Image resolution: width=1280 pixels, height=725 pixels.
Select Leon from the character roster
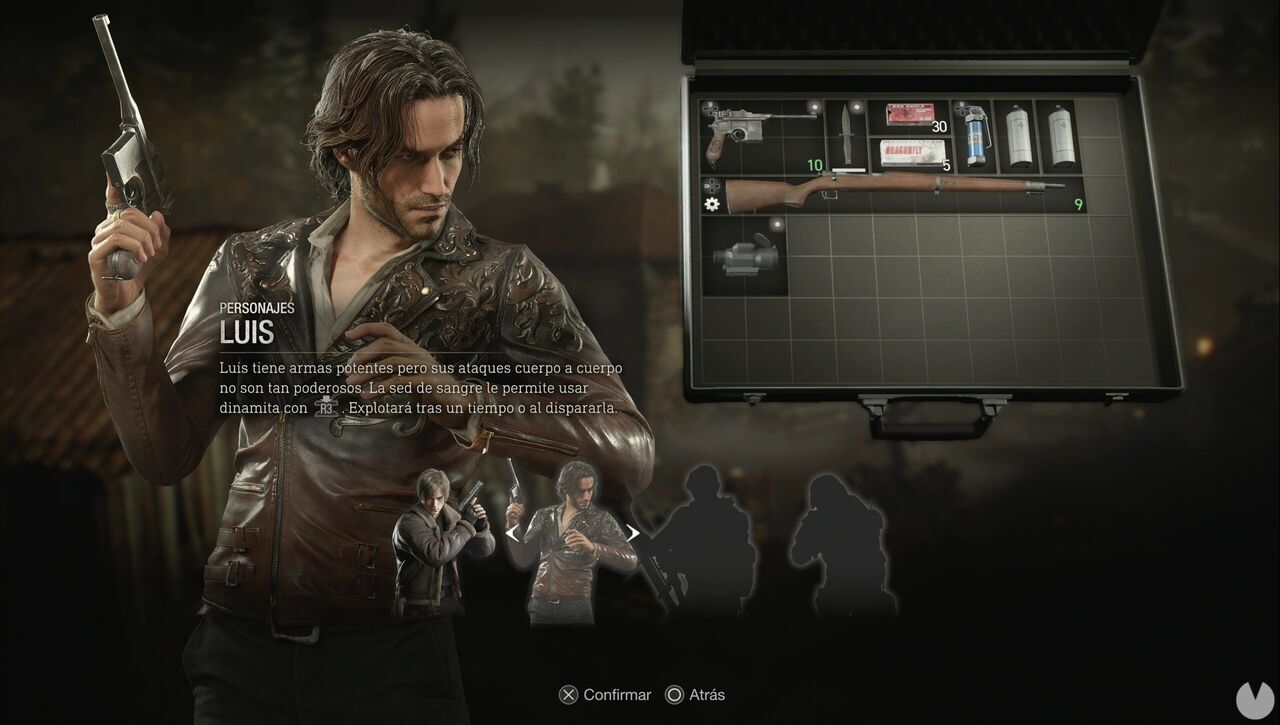click(440, 535)
